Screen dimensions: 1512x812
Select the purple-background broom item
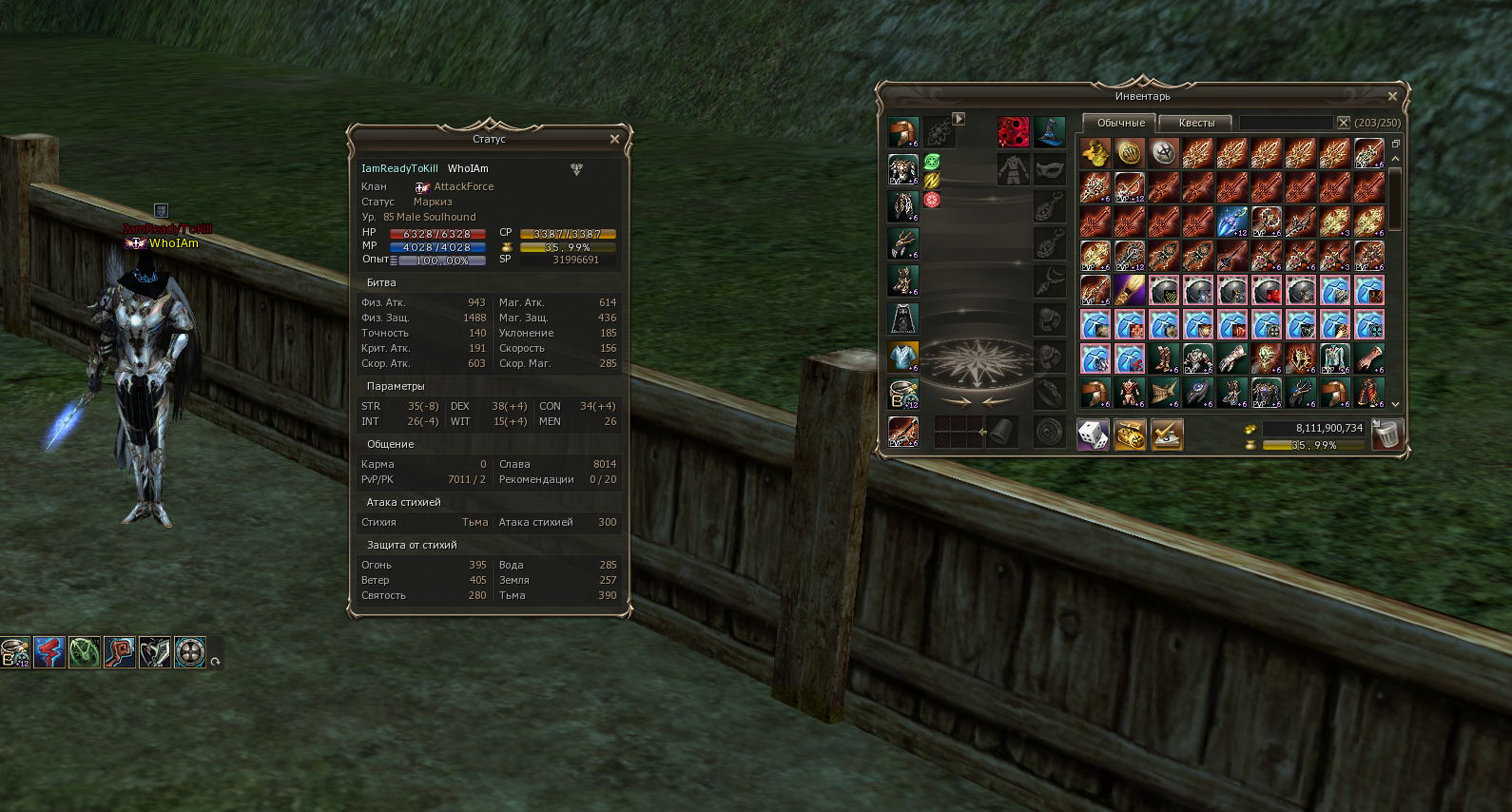(x=1130, y=290)
